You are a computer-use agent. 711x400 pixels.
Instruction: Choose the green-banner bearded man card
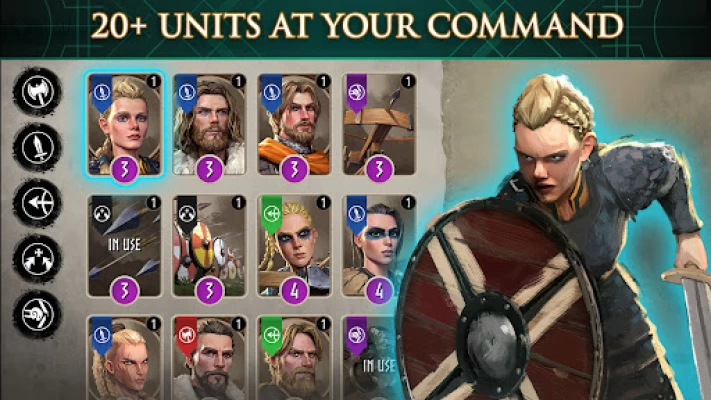295,358
